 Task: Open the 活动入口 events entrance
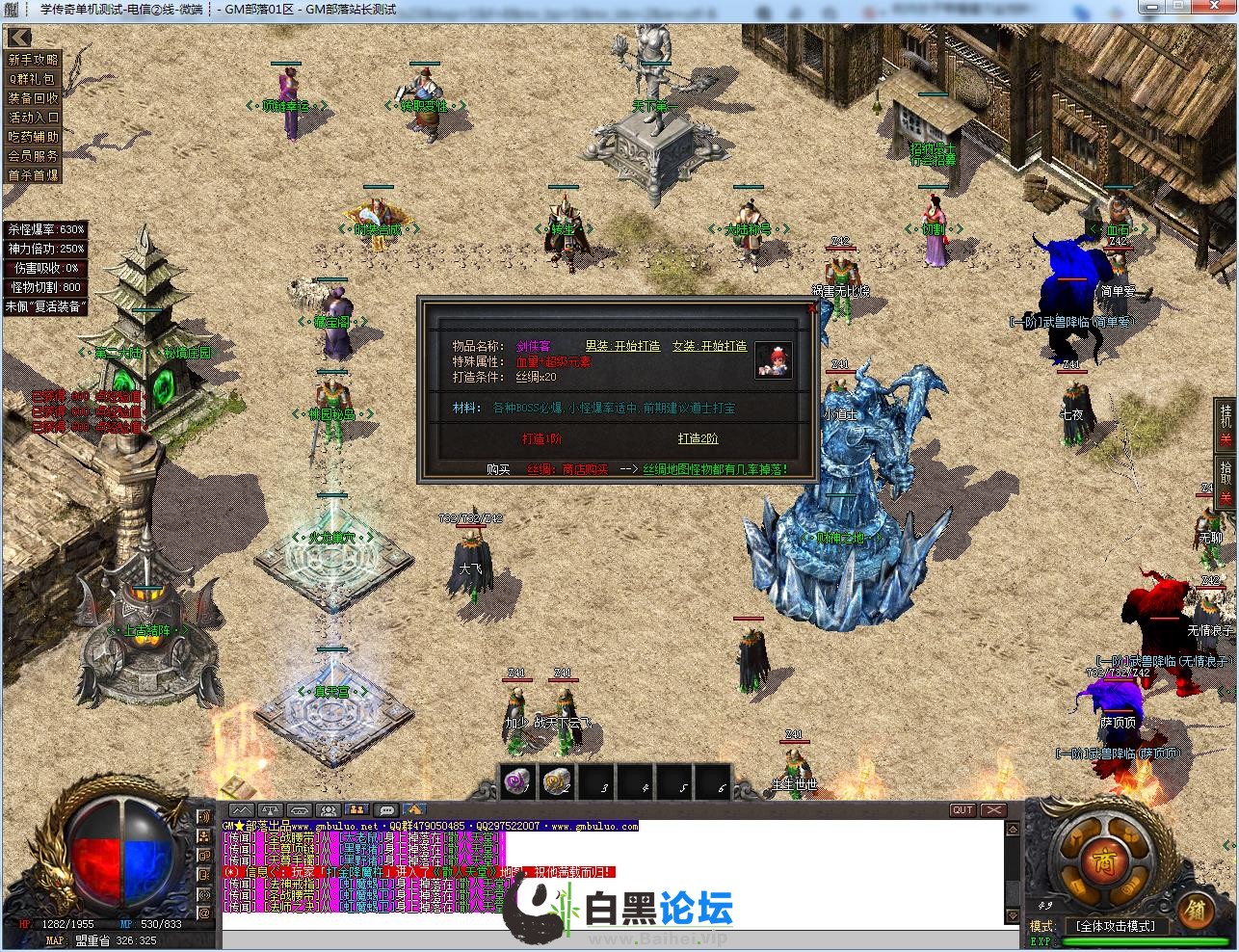click(34, 118)
